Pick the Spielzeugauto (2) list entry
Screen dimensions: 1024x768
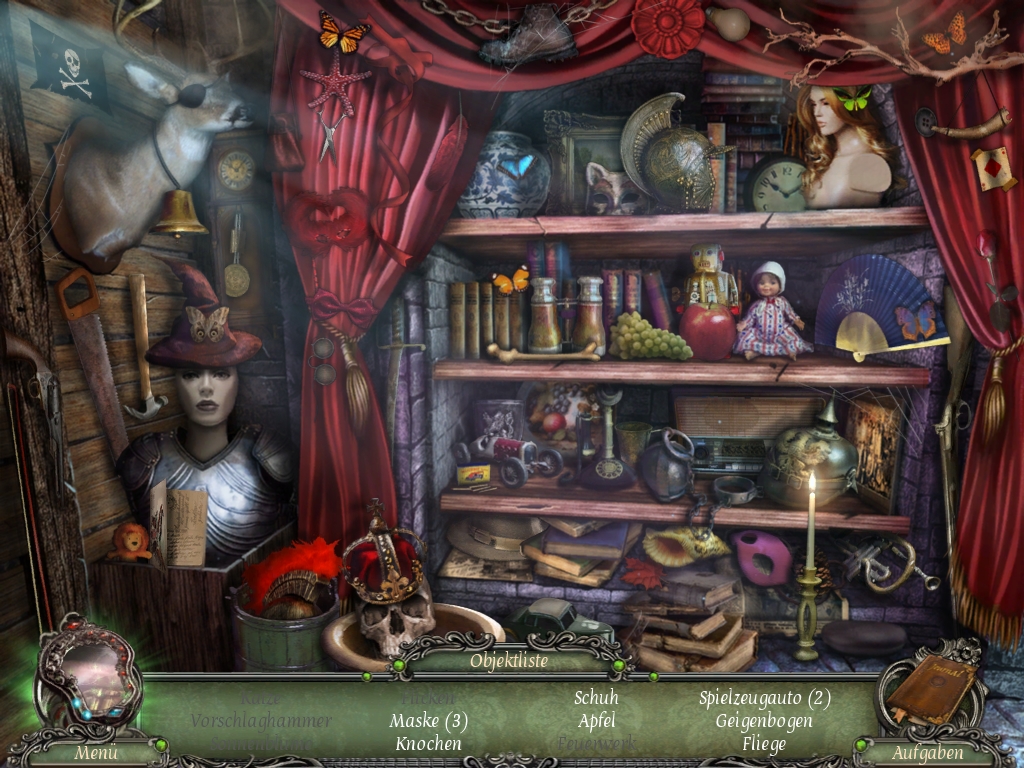[765, 698]
